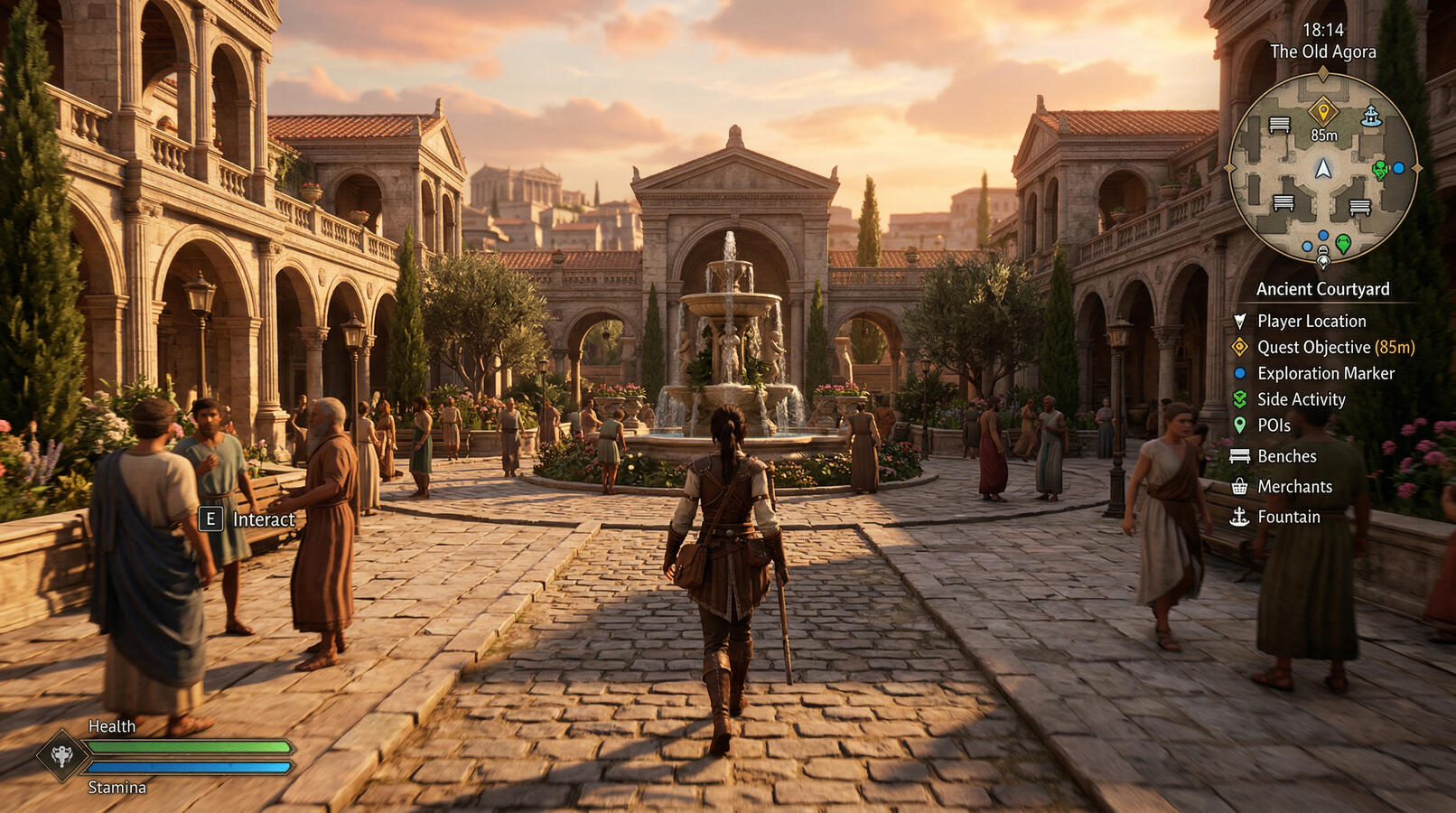
Task: Select the fountain icon on the minimap
Action: click(1371, 117)
